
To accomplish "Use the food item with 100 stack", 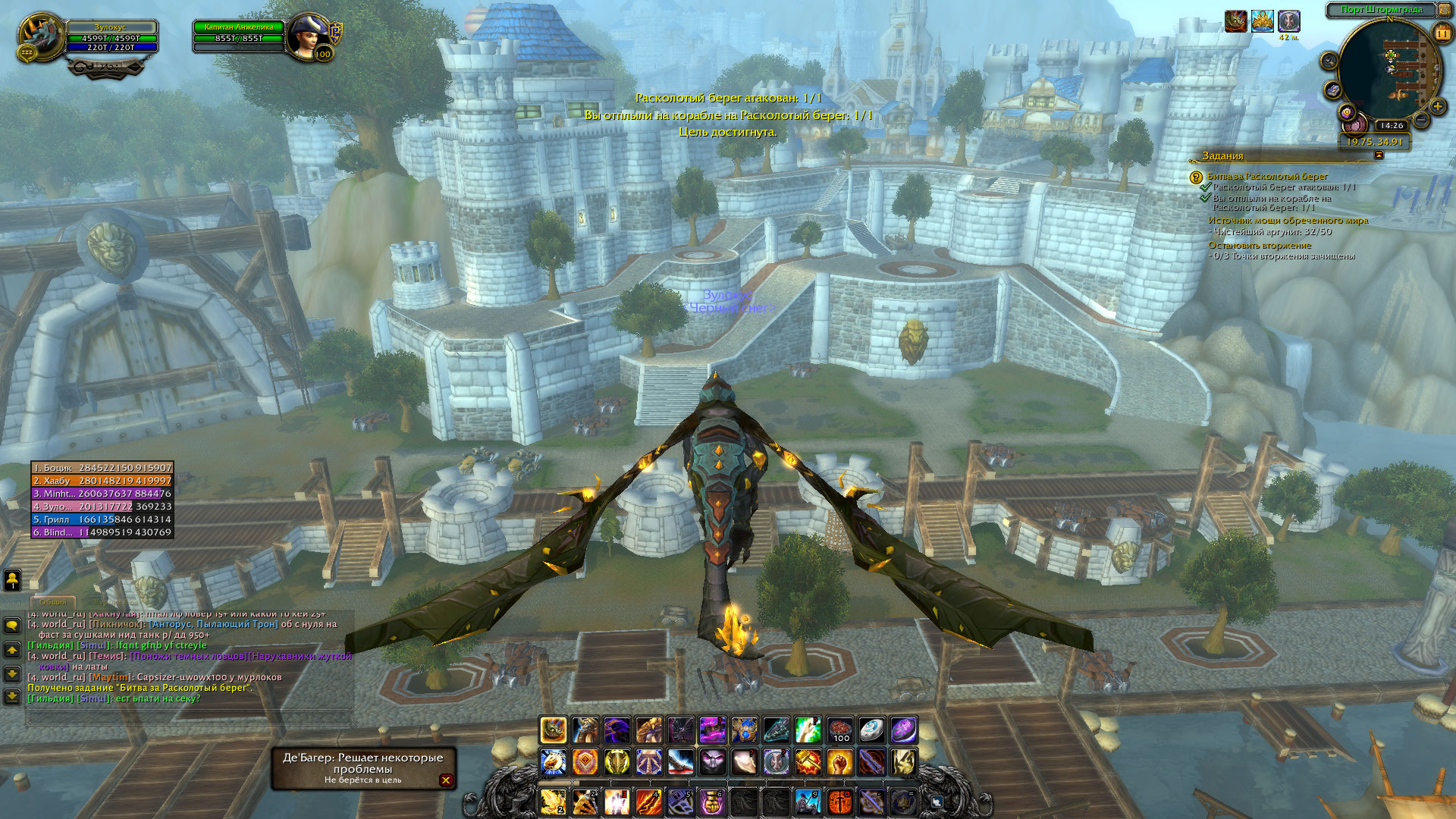I will pyautogui.click(x=840, y=730).
